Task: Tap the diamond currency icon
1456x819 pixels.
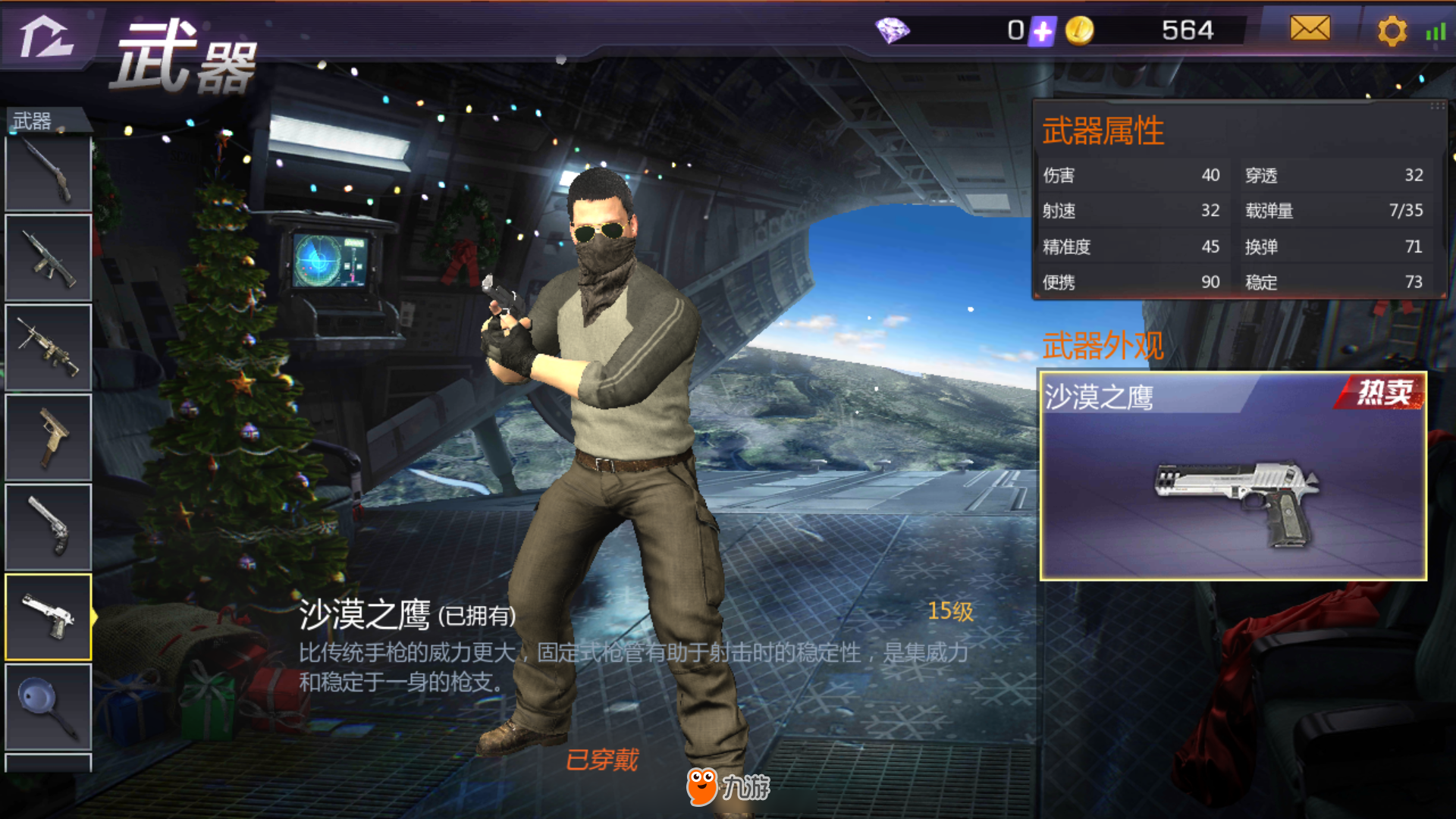Action: 893,31
